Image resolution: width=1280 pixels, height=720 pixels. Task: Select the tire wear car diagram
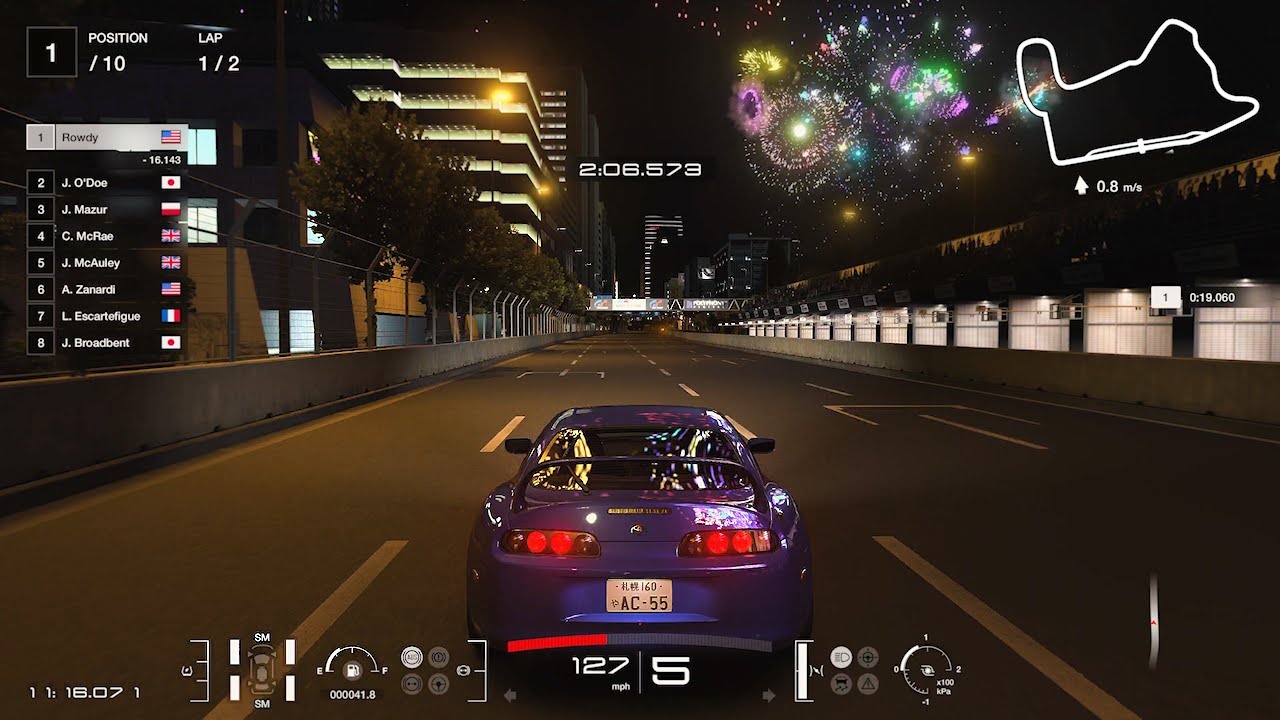click(x=262, y=668)
